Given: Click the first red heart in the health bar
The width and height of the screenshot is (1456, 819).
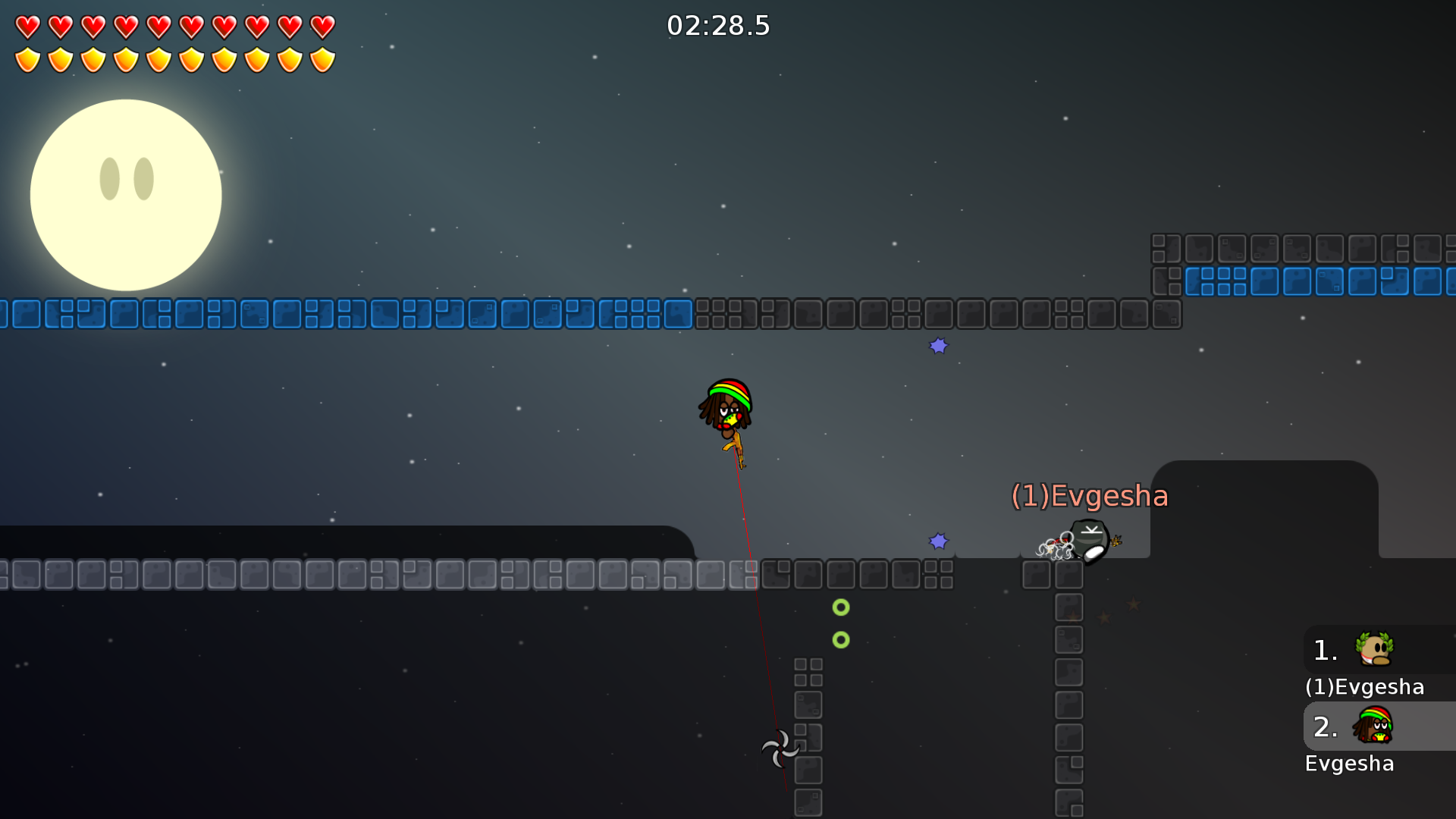Looking at the screenshot, I should [27, 25].
